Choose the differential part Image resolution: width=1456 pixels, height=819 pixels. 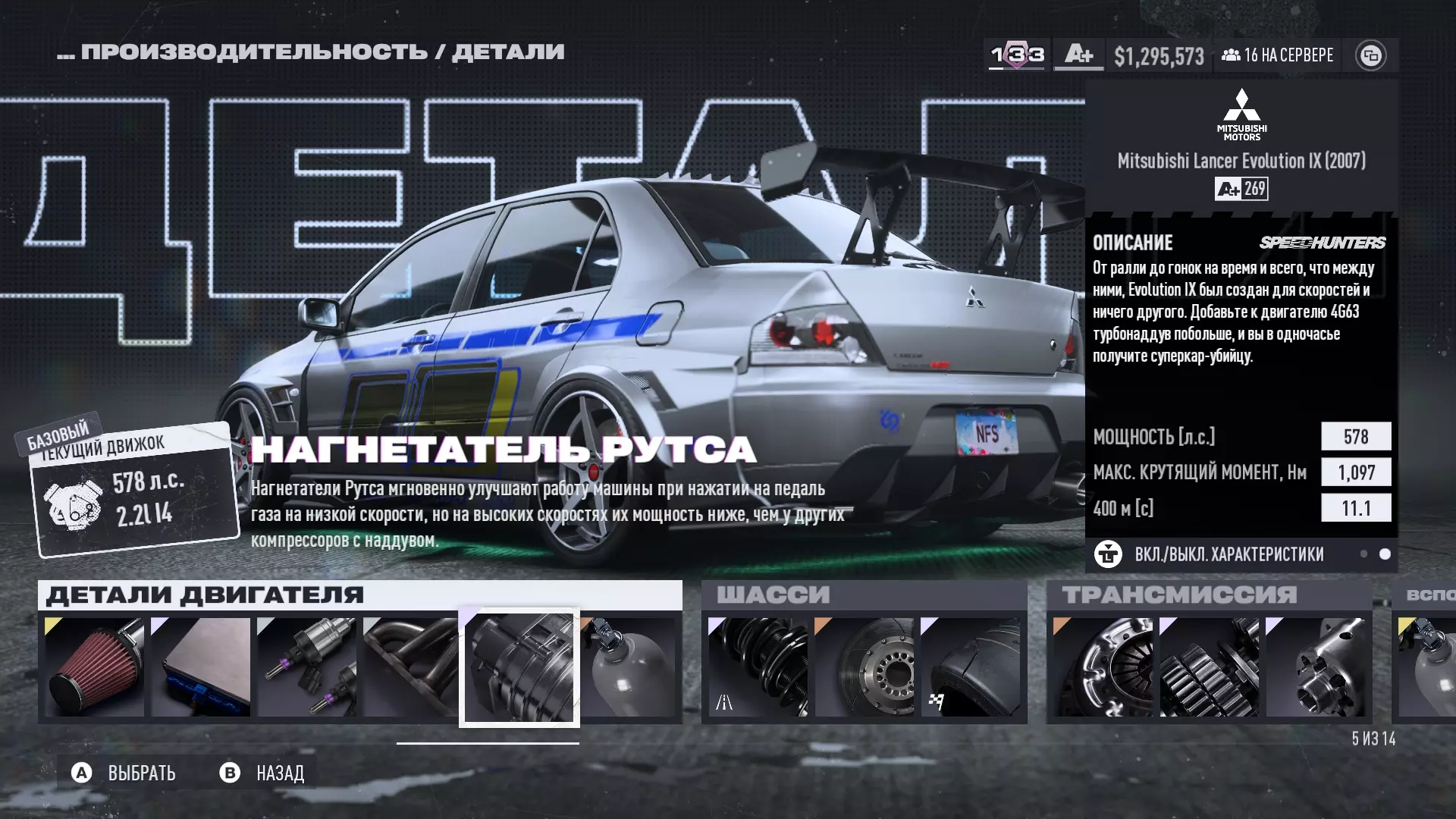[1316, 667]
